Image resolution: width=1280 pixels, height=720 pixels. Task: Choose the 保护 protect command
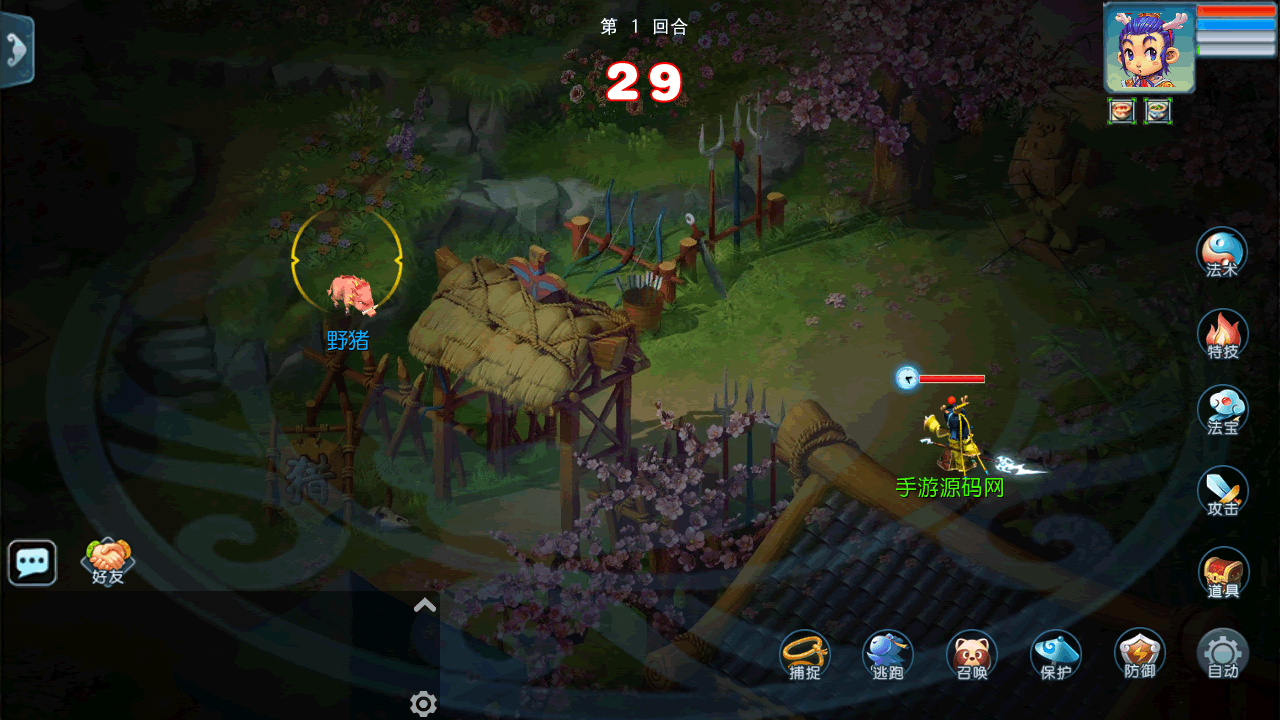pyautogui.click(x=1056, y=655)
